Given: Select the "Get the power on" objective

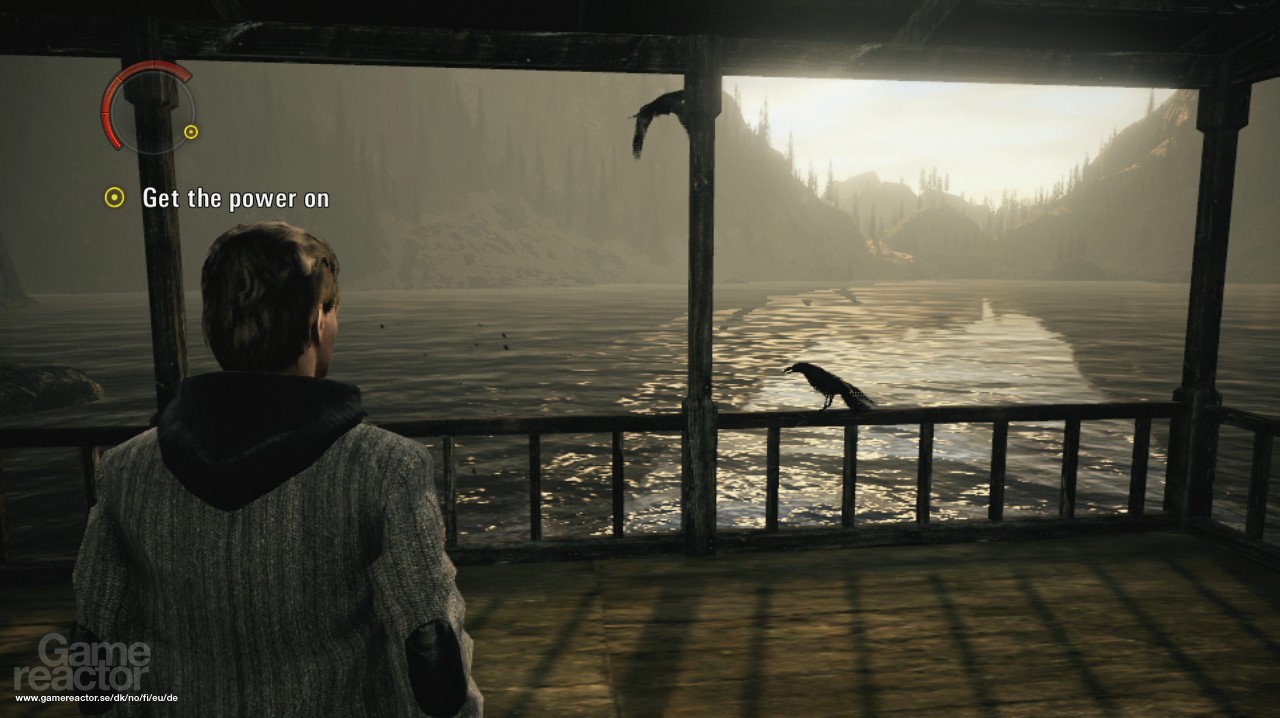Looking at the screenshot, I should pyautogui.click(x=235, y=198).
